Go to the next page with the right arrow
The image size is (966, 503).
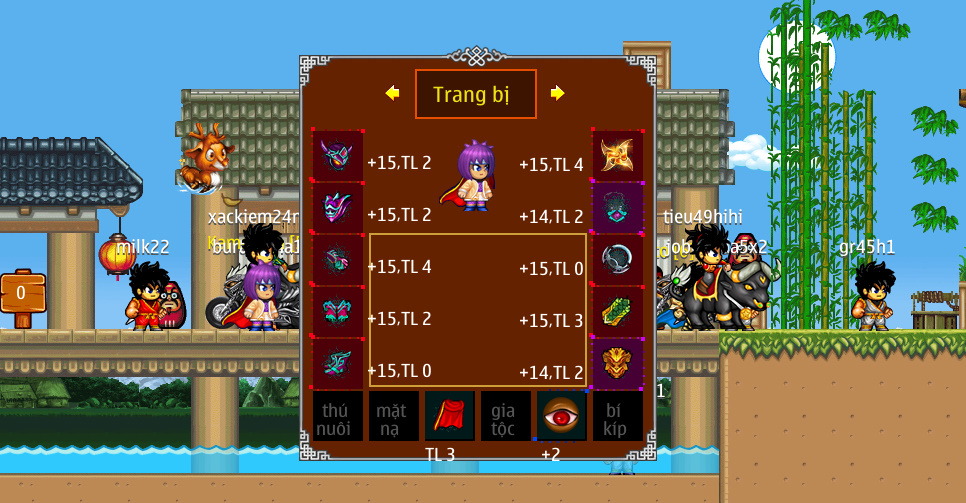click(557, 93)
